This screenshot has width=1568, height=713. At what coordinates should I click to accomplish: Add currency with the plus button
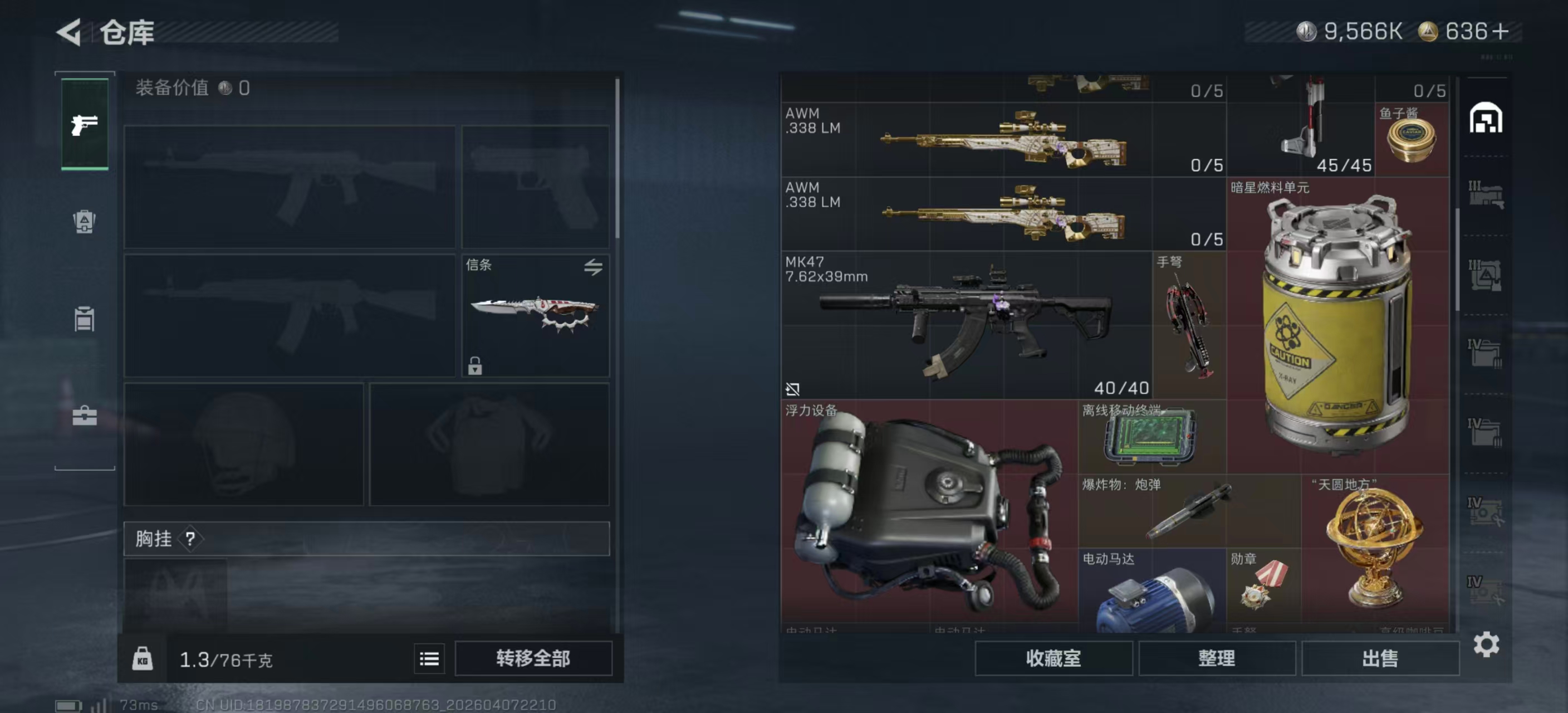(x=1501, y=32)
